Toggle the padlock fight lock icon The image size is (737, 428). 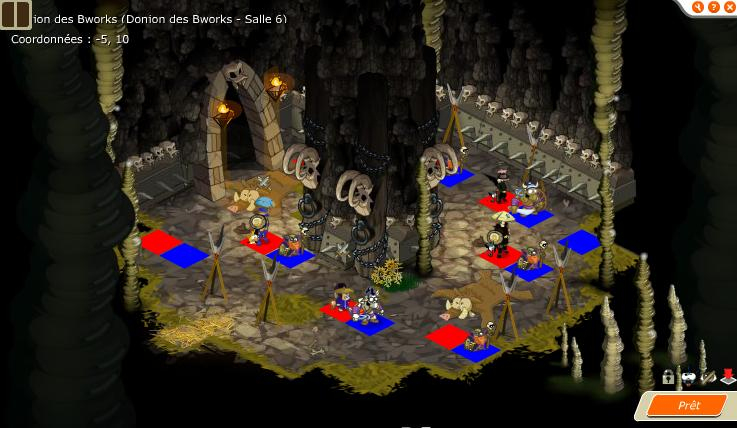click(x=668, y=377)
